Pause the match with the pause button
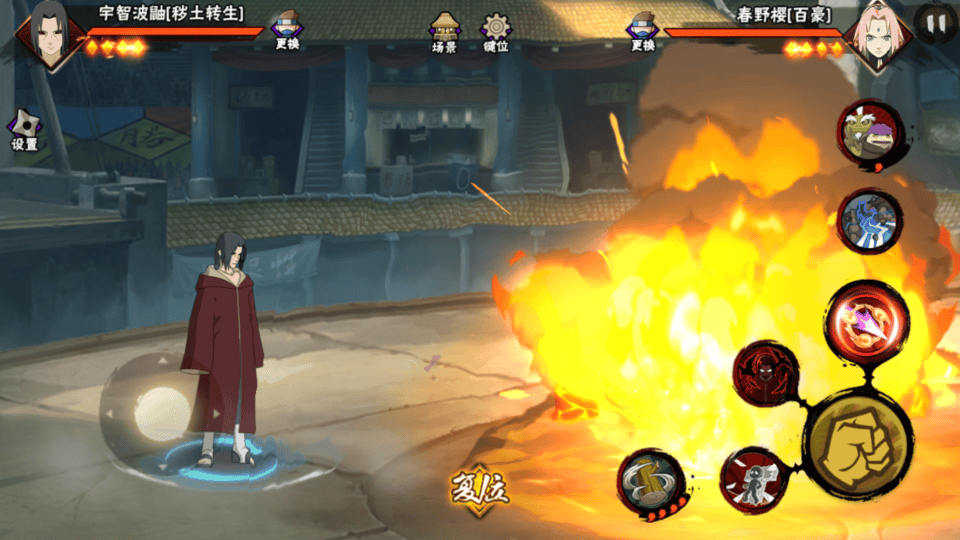 tap(935, 24)
